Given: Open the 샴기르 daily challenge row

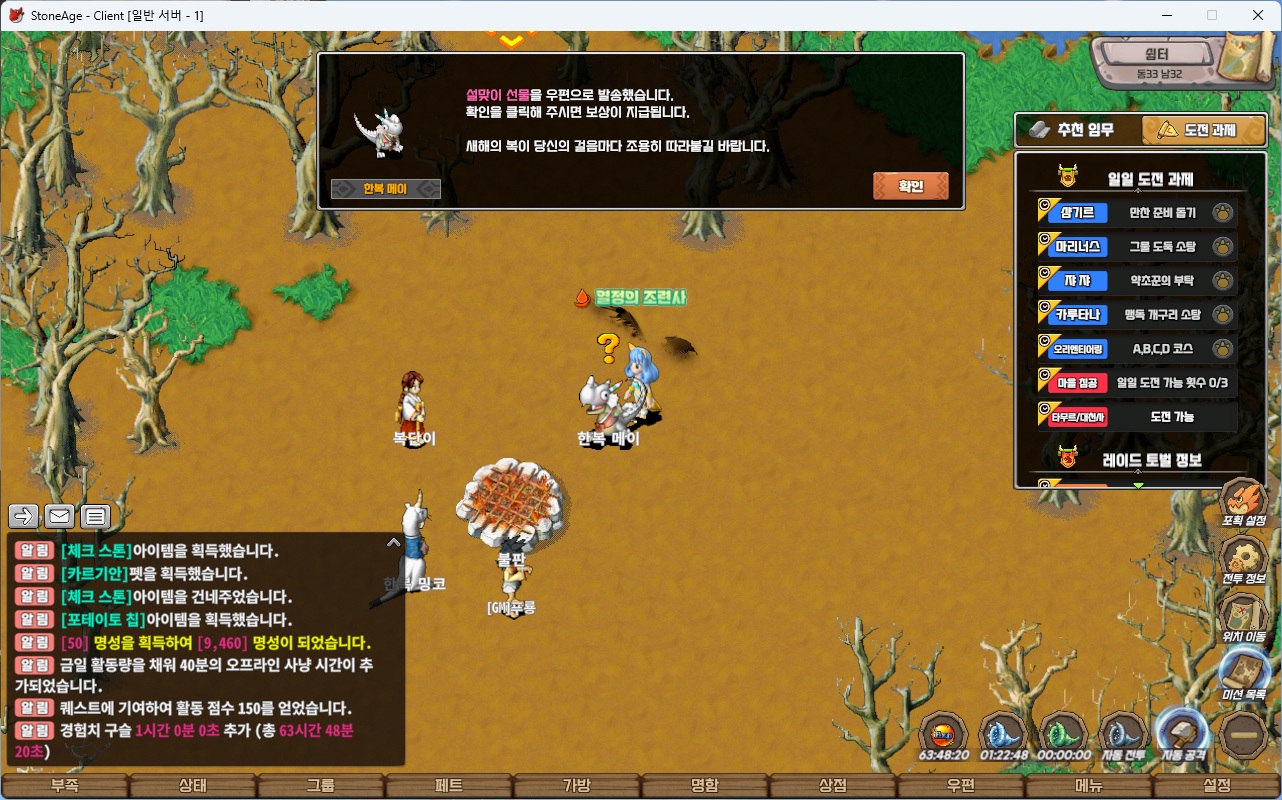Looking at the screenshot, I should click(1137, 212).
